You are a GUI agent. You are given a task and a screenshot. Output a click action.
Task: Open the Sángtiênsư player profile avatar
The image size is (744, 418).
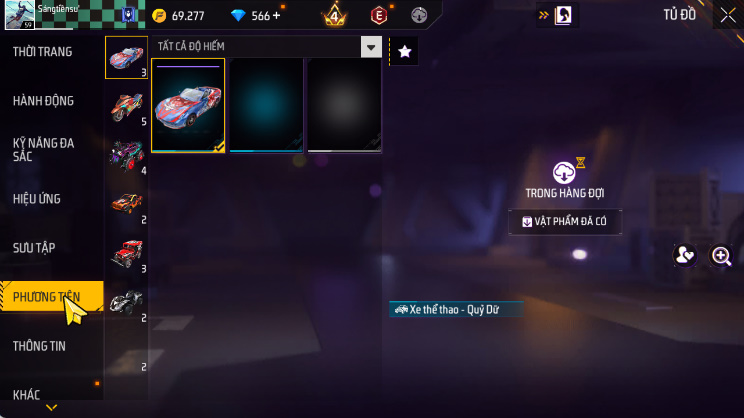pos(19,17)
